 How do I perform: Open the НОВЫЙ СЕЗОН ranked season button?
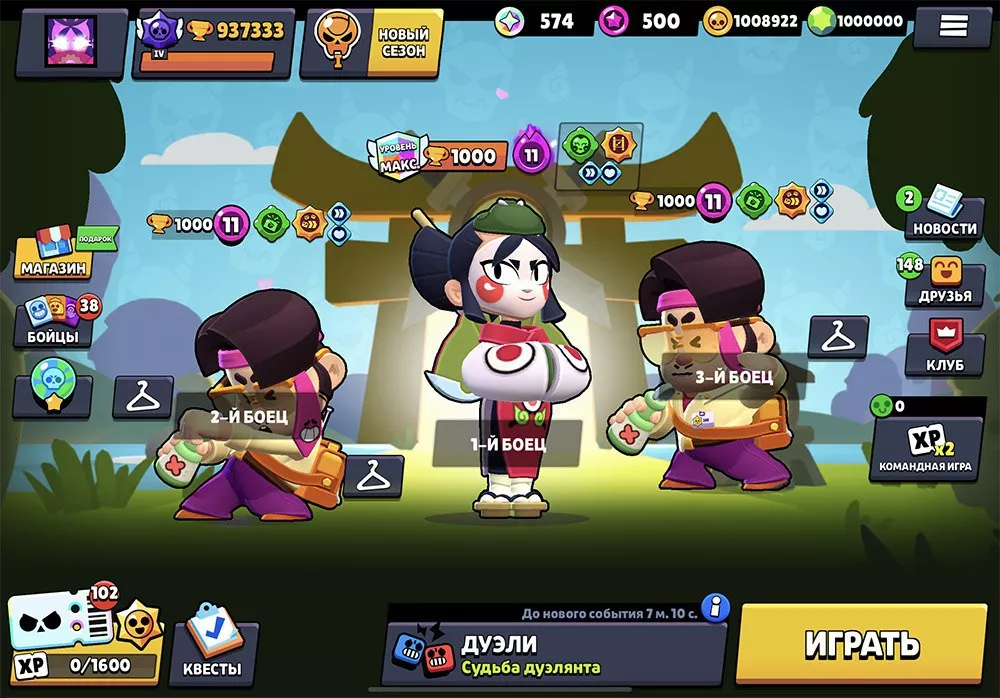tap(372, 42)
